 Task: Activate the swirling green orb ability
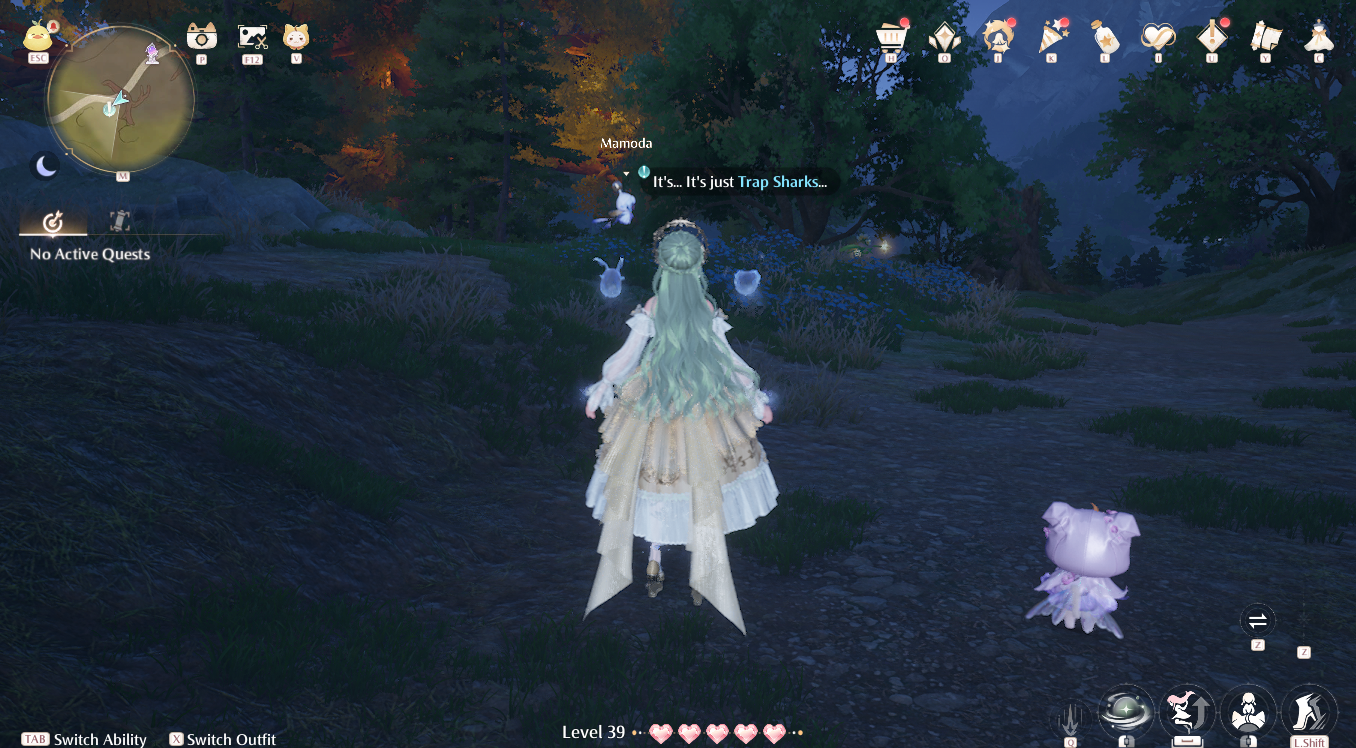click(1126, 711)
